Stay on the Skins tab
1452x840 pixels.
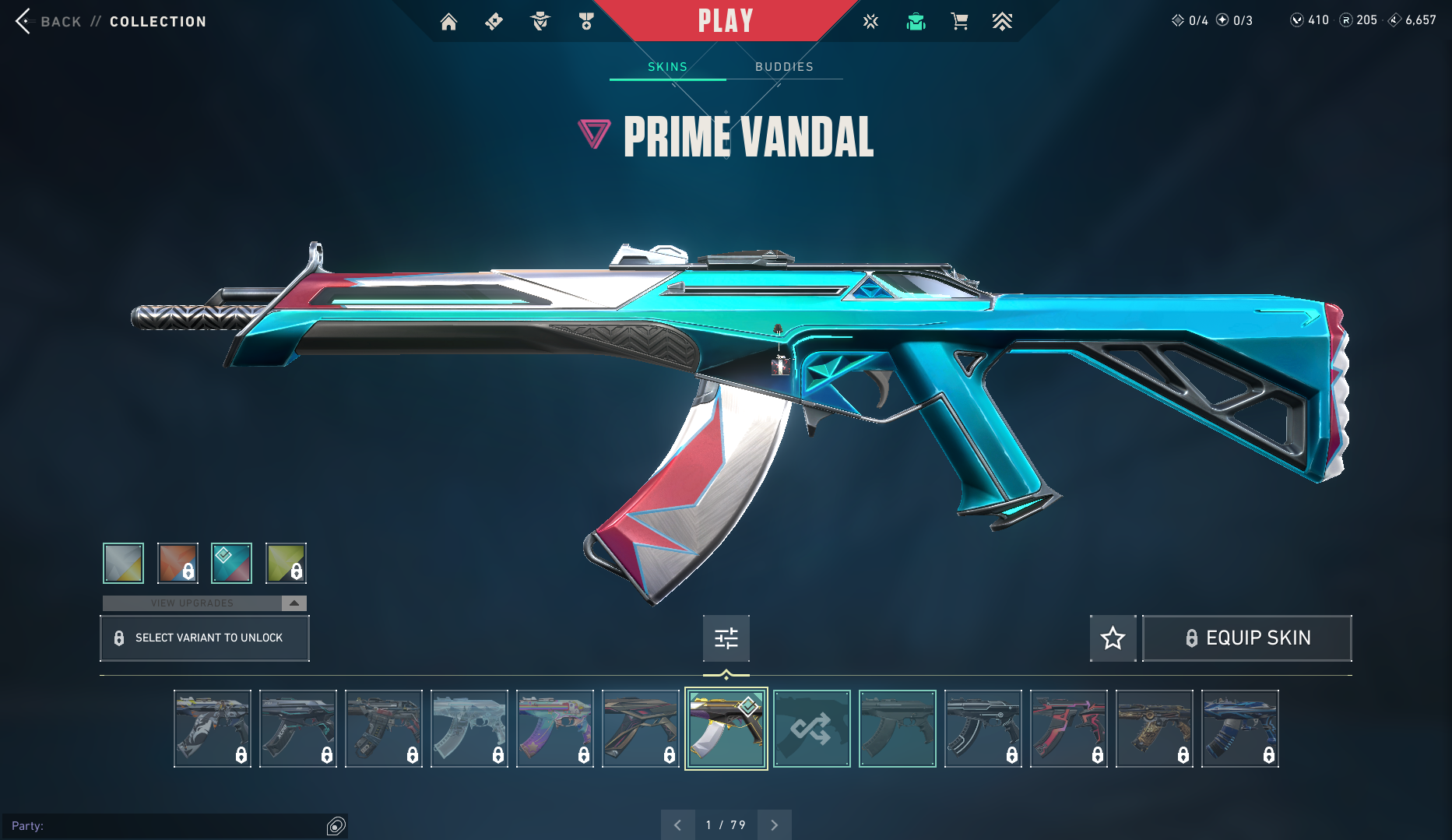point(666,66)
